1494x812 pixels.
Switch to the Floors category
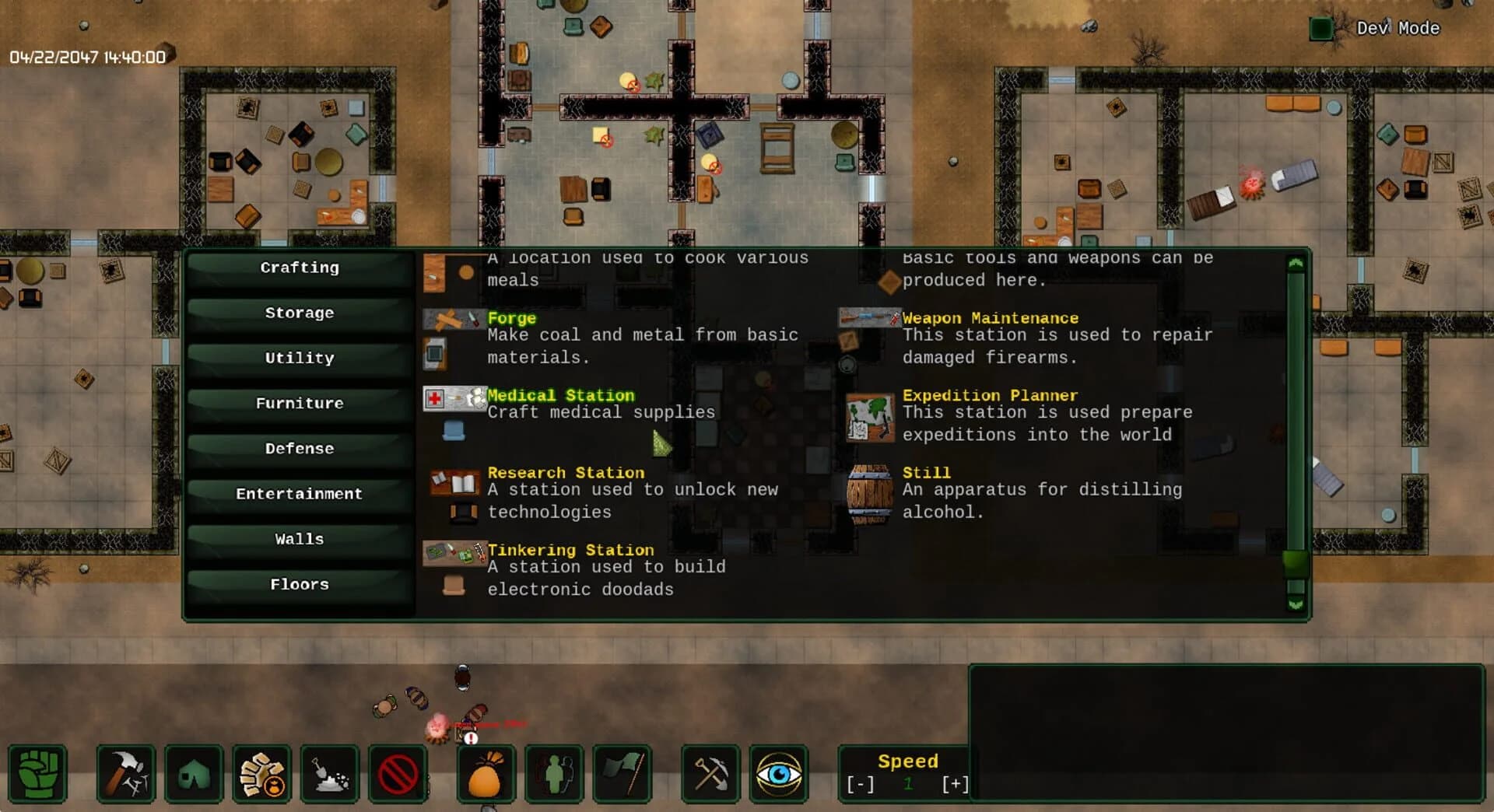299,583
